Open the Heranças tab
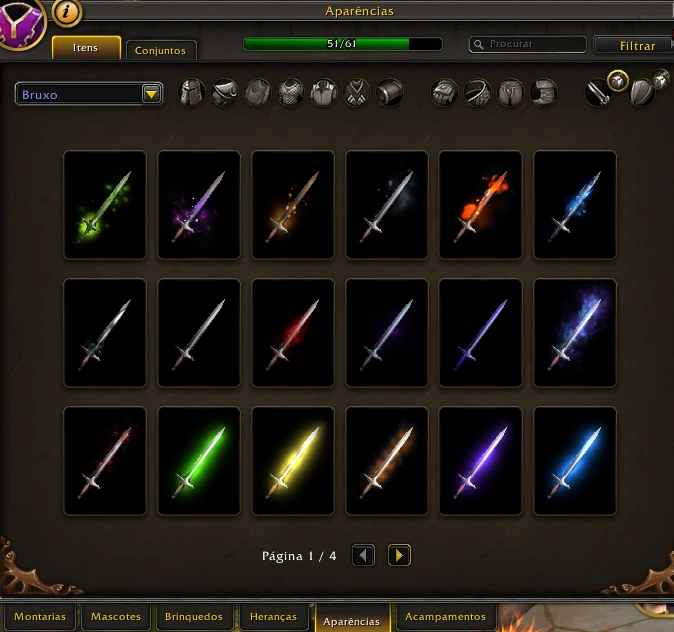Viewport: 674px width, 632px height. pos(274,617)
